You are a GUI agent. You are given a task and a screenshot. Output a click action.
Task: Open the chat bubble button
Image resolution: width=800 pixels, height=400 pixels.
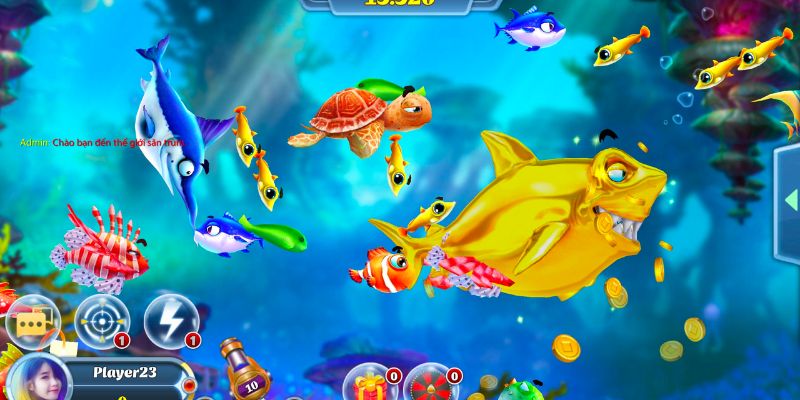(x=31, y=322)
